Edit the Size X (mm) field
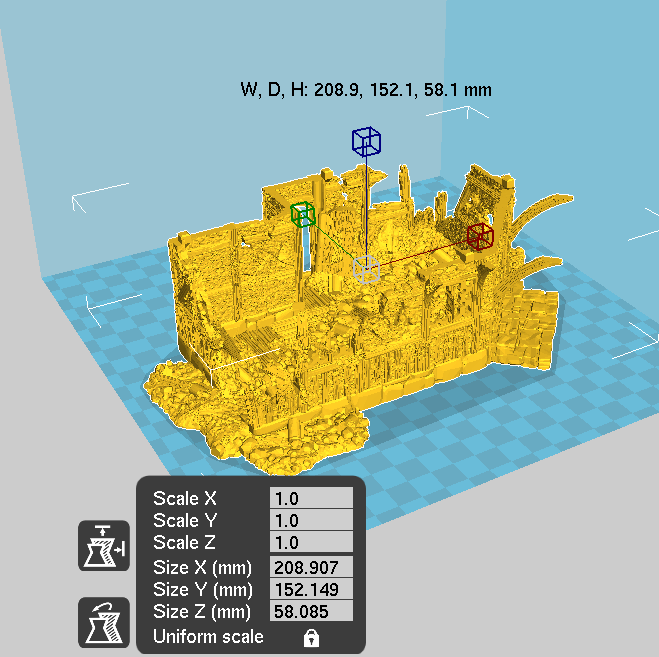The width and height of the screenshot is (659, 657). pyautogui.click(x=311, y=568)
